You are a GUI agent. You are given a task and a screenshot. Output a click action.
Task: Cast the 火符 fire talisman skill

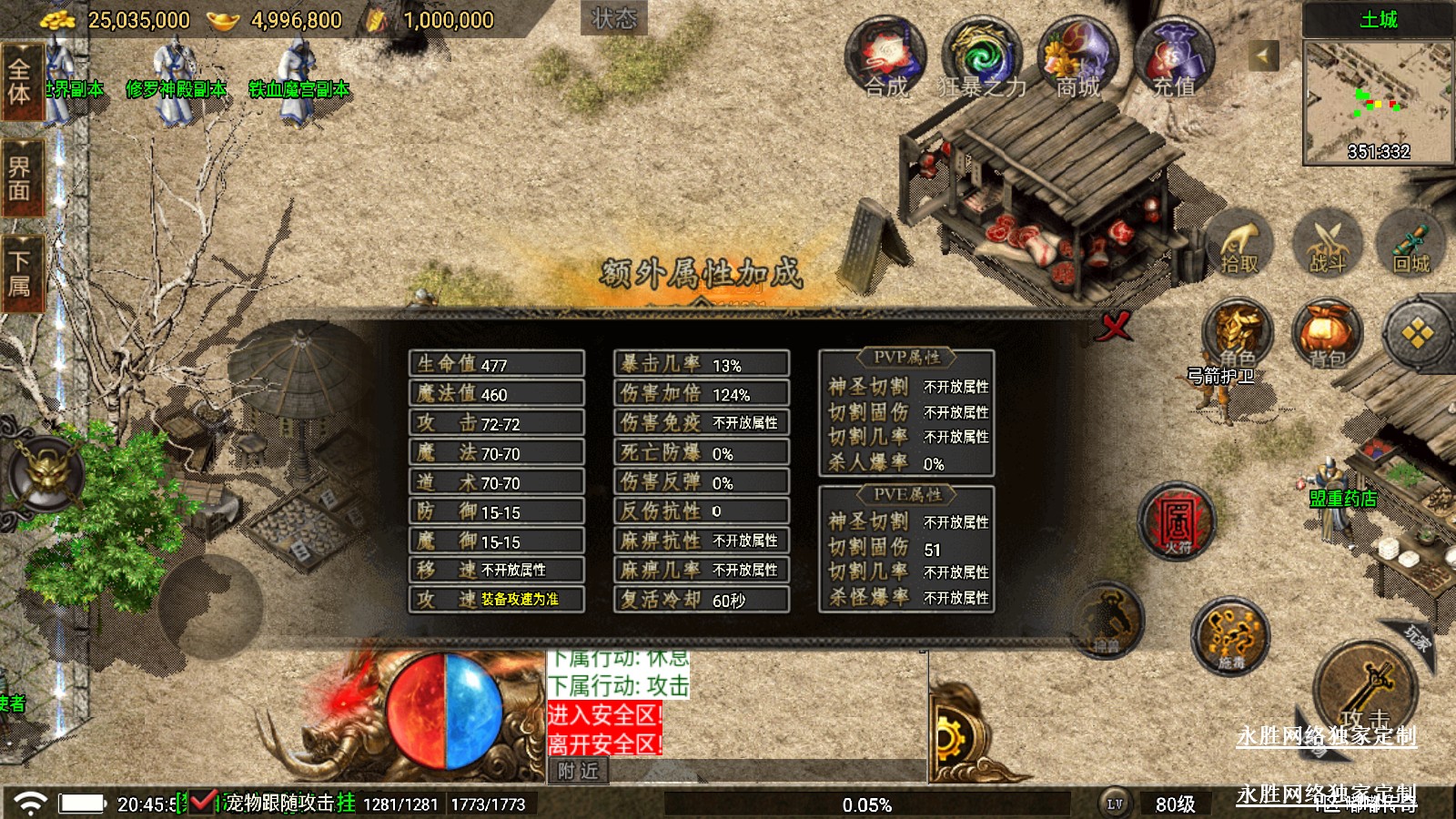(1178, 521)
